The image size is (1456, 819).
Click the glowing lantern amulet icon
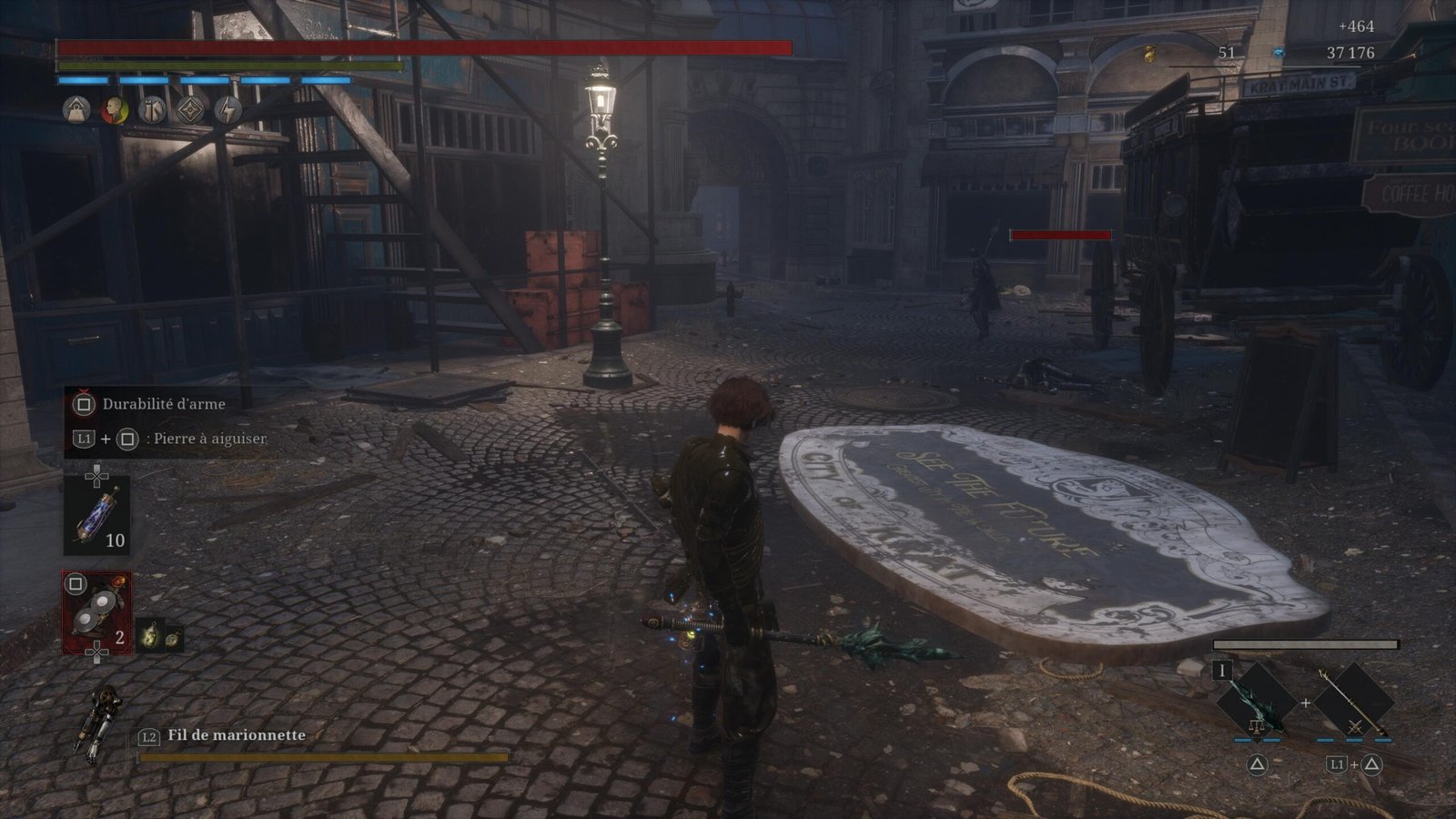coord(148,636)
